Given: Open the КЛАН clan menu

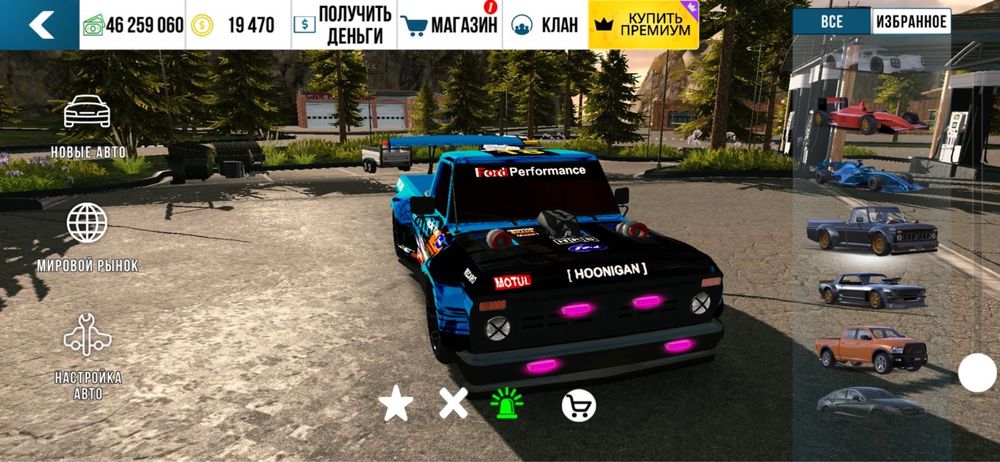Looking at the screenshot, I should [544, 25].
